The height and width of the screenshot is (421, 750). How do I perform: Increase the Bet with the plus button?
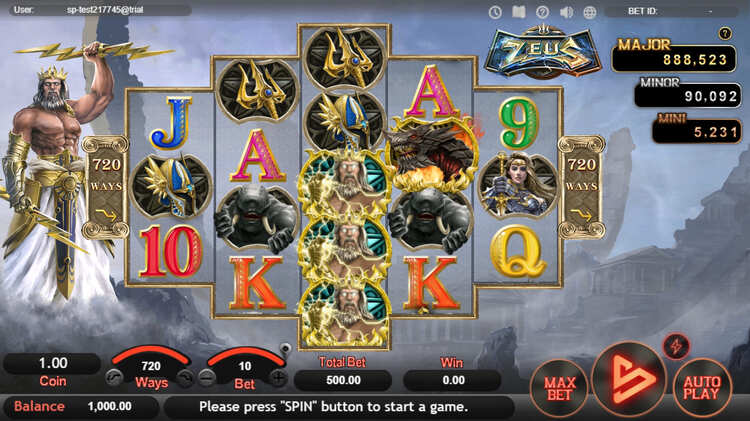278,379
